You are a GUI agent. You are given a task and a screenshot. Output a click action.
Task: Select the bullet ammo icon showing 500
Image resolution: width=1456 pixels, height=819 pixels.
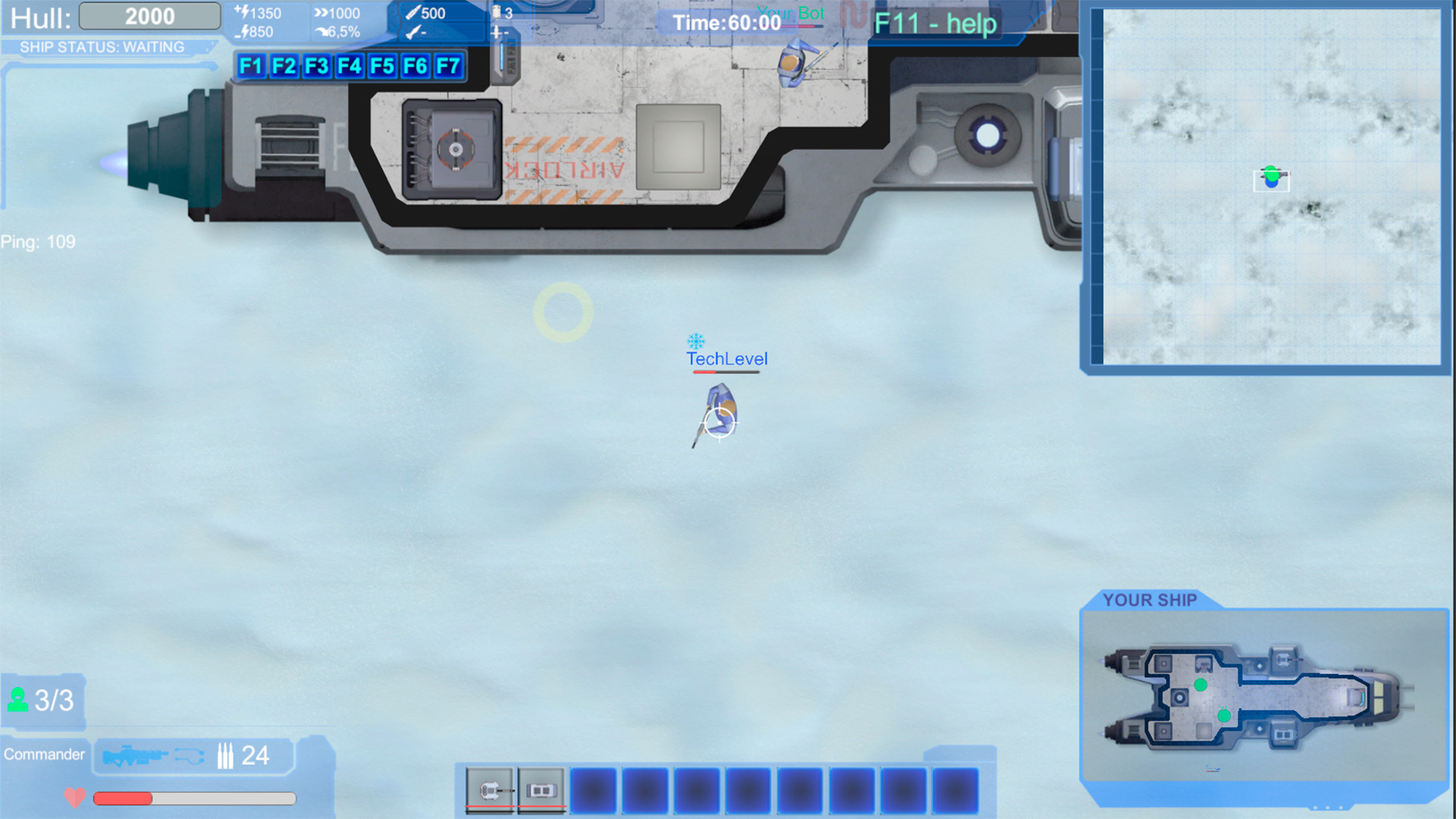413,12
